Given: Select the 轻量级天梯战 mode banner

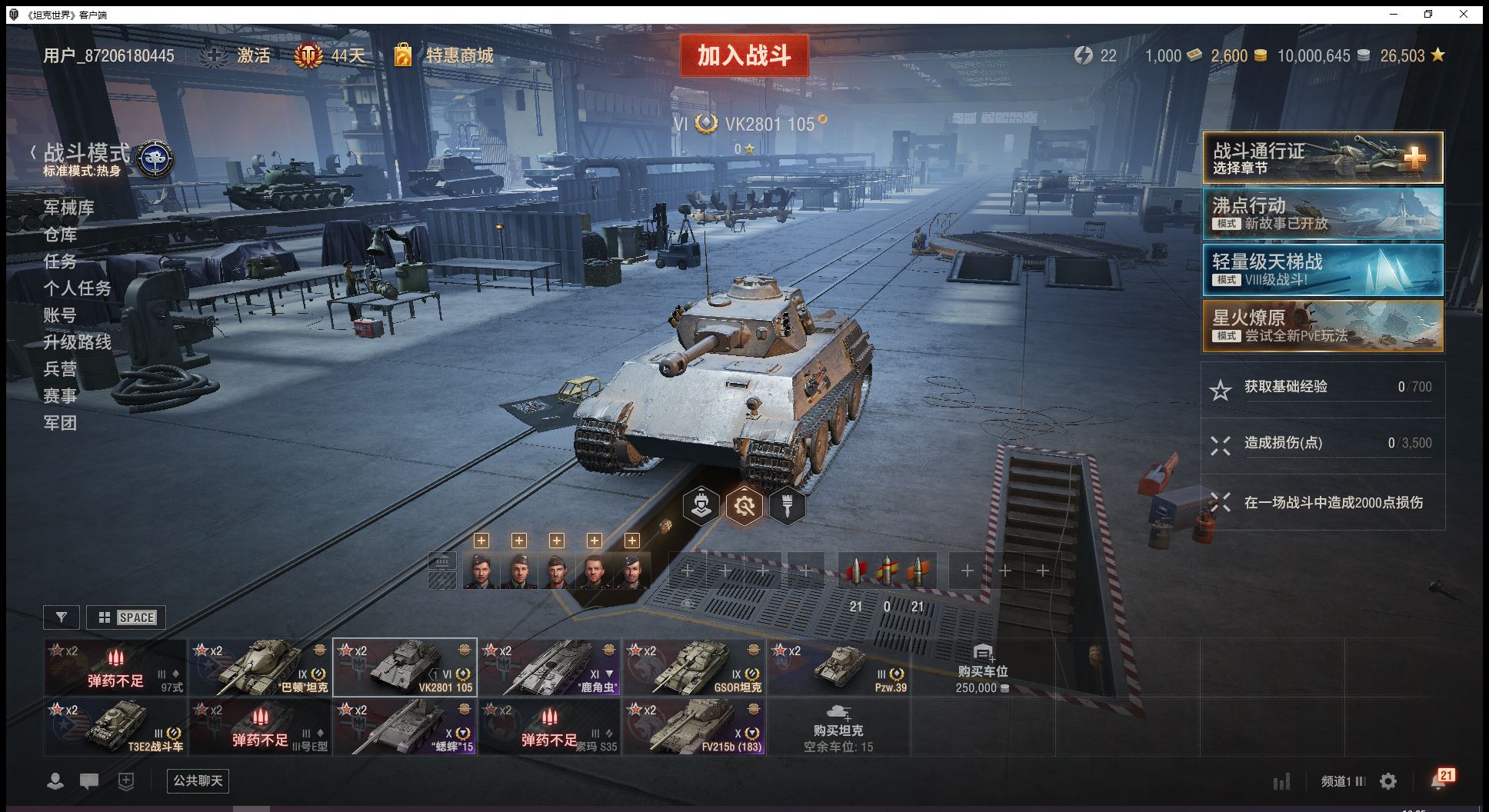Looking at the screenshot, I should click(x=1322, y=269).
